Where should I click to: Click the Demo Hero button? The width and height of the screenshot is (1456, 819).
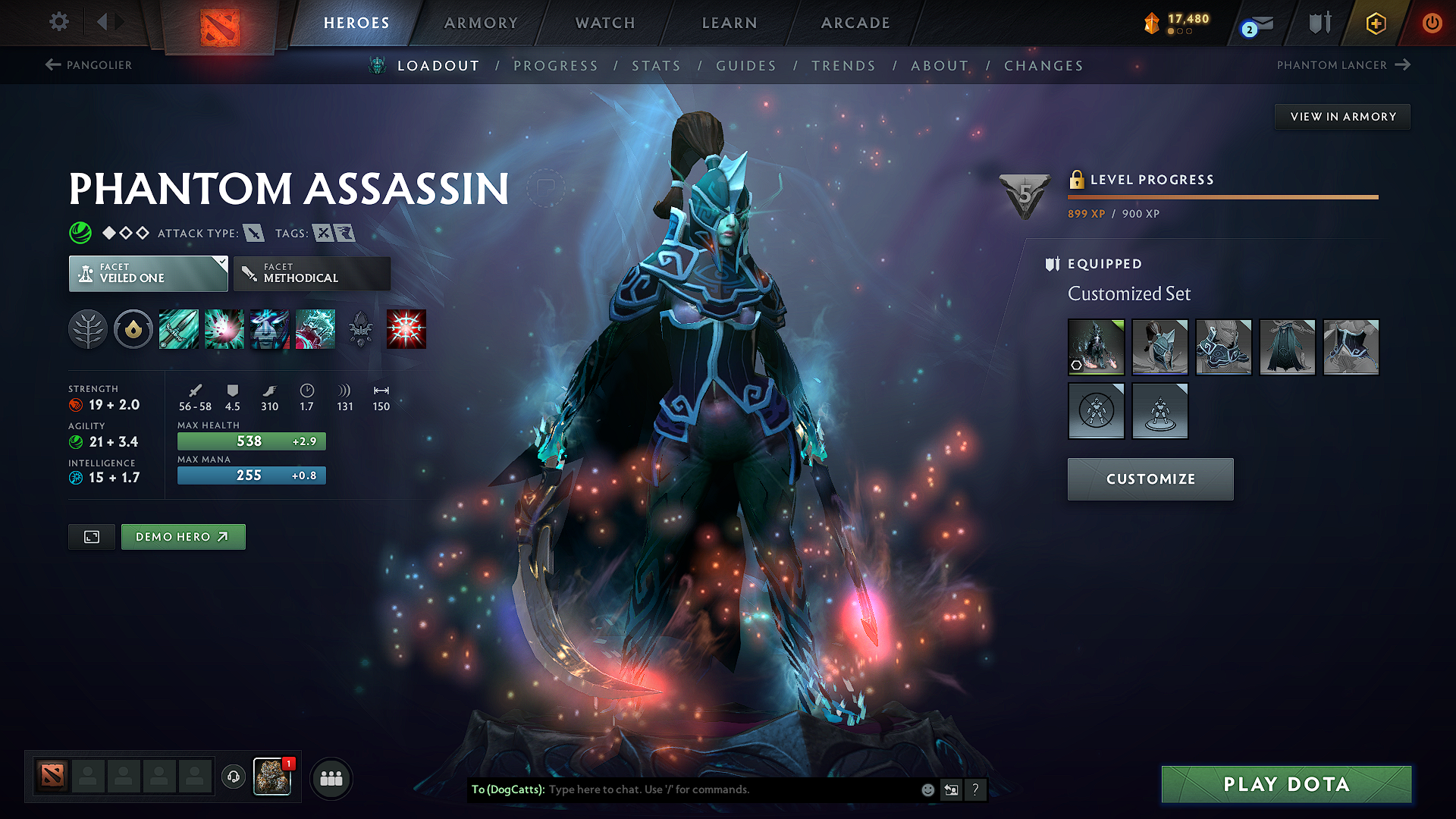[183, 536]
